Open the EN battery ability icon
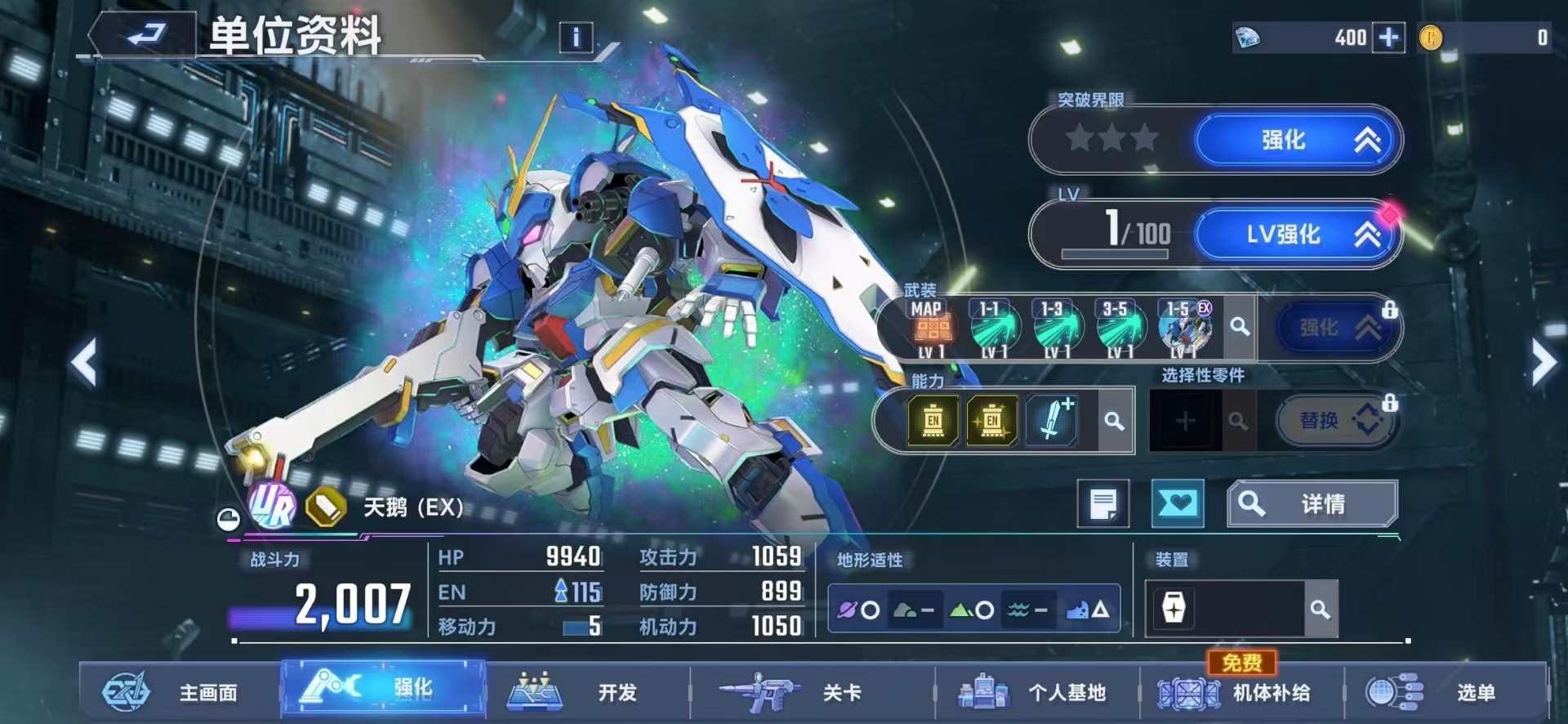This screenshot has width=1568, height=724. point(933,420)
